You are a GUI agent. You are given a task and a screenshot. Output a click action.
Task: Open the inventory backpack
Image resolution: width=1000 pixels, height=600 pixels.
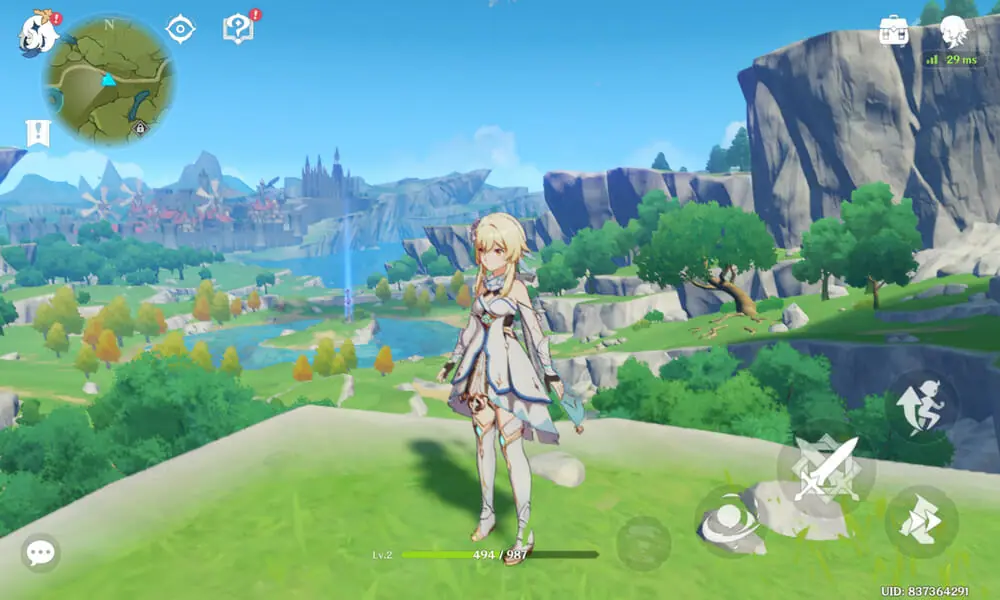tap(893, 30)
